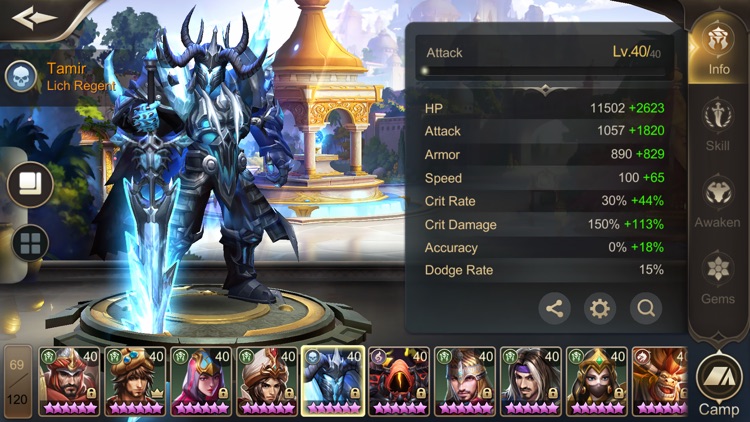The image size is (750, 422).
Task: Open the Gems tab
Action: [718, 277]
